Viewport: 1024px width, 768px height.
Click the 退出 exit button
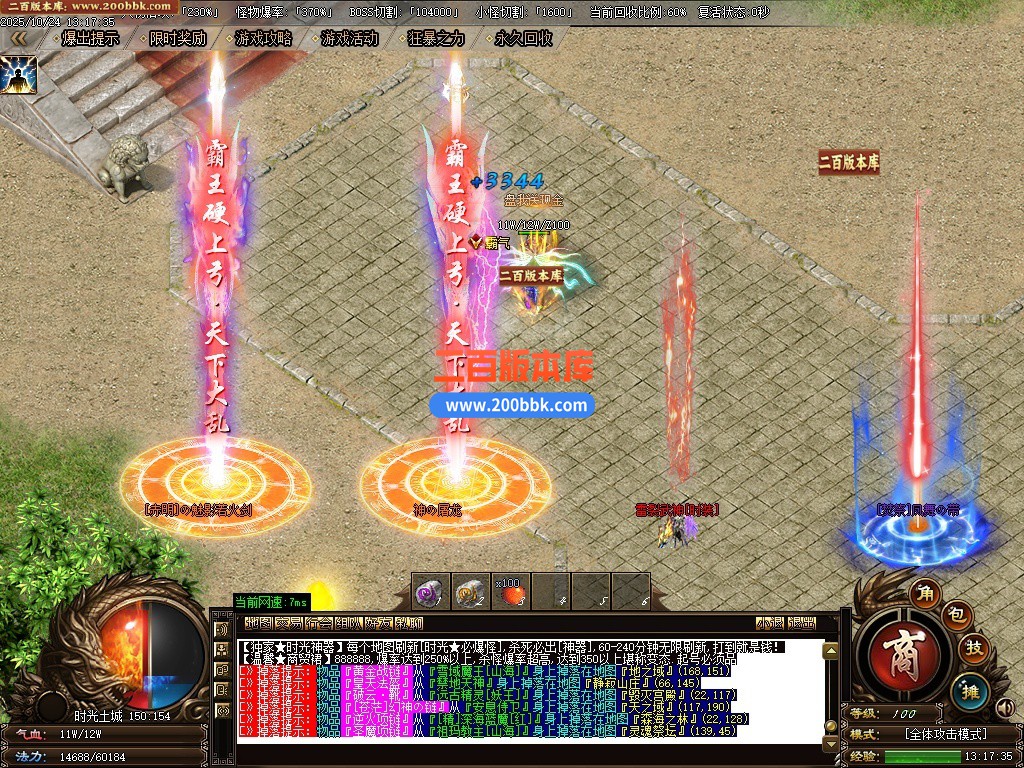802,623
